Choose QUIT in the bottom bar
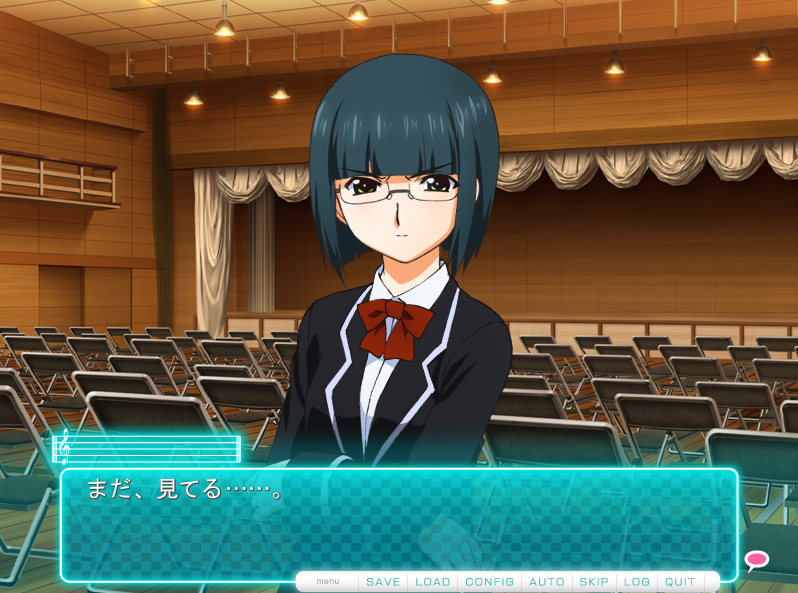 [680, 582]
